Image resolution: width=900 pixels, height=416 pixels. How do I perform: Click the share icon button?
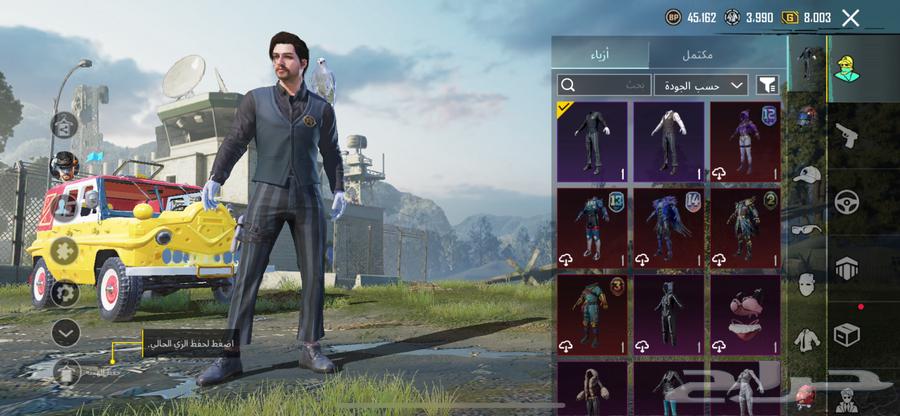65,125
